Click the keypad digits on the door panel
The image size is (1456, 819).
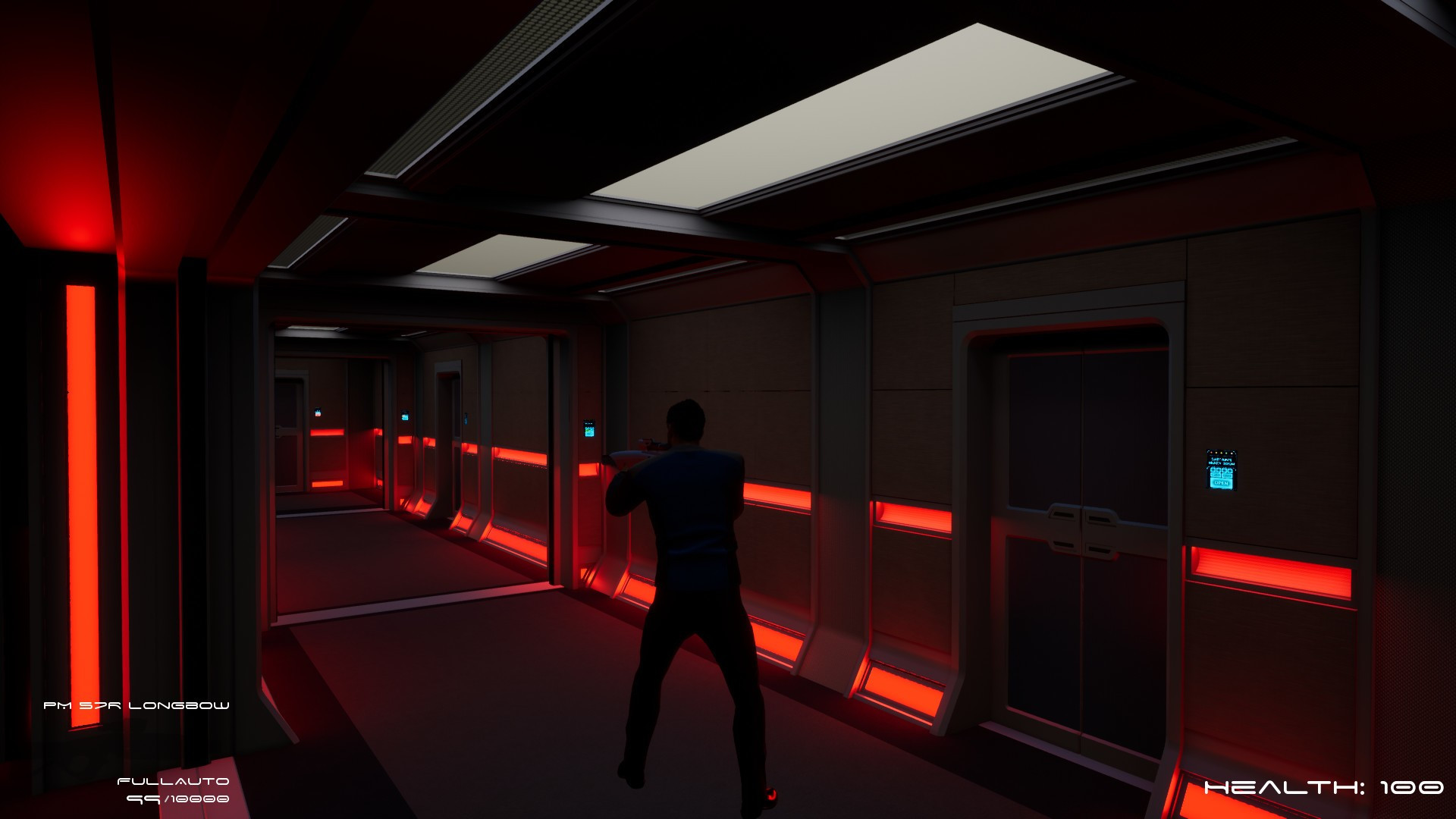1219,472
